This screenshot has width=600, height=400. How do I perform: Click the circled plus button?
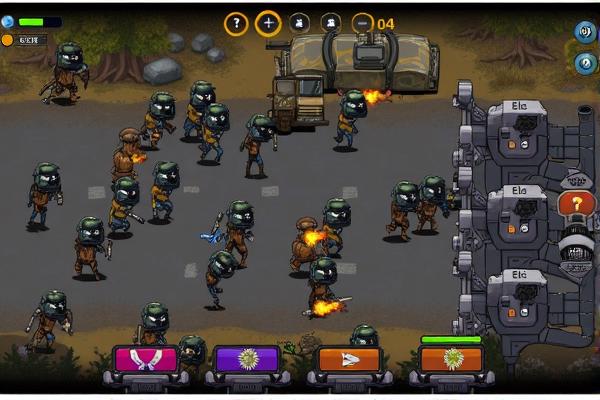click(x=267, y=23)
